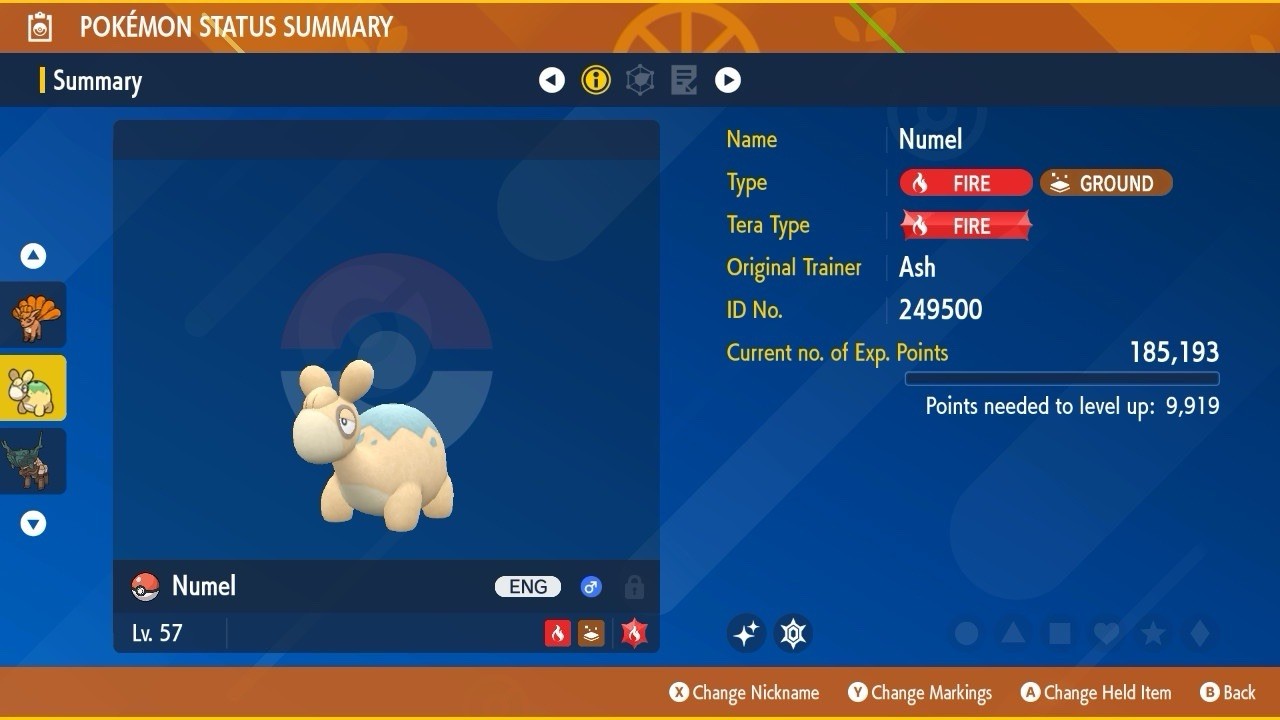
Task: Click the Fire Tera Type badge
Action: click(x=966, y=226)
